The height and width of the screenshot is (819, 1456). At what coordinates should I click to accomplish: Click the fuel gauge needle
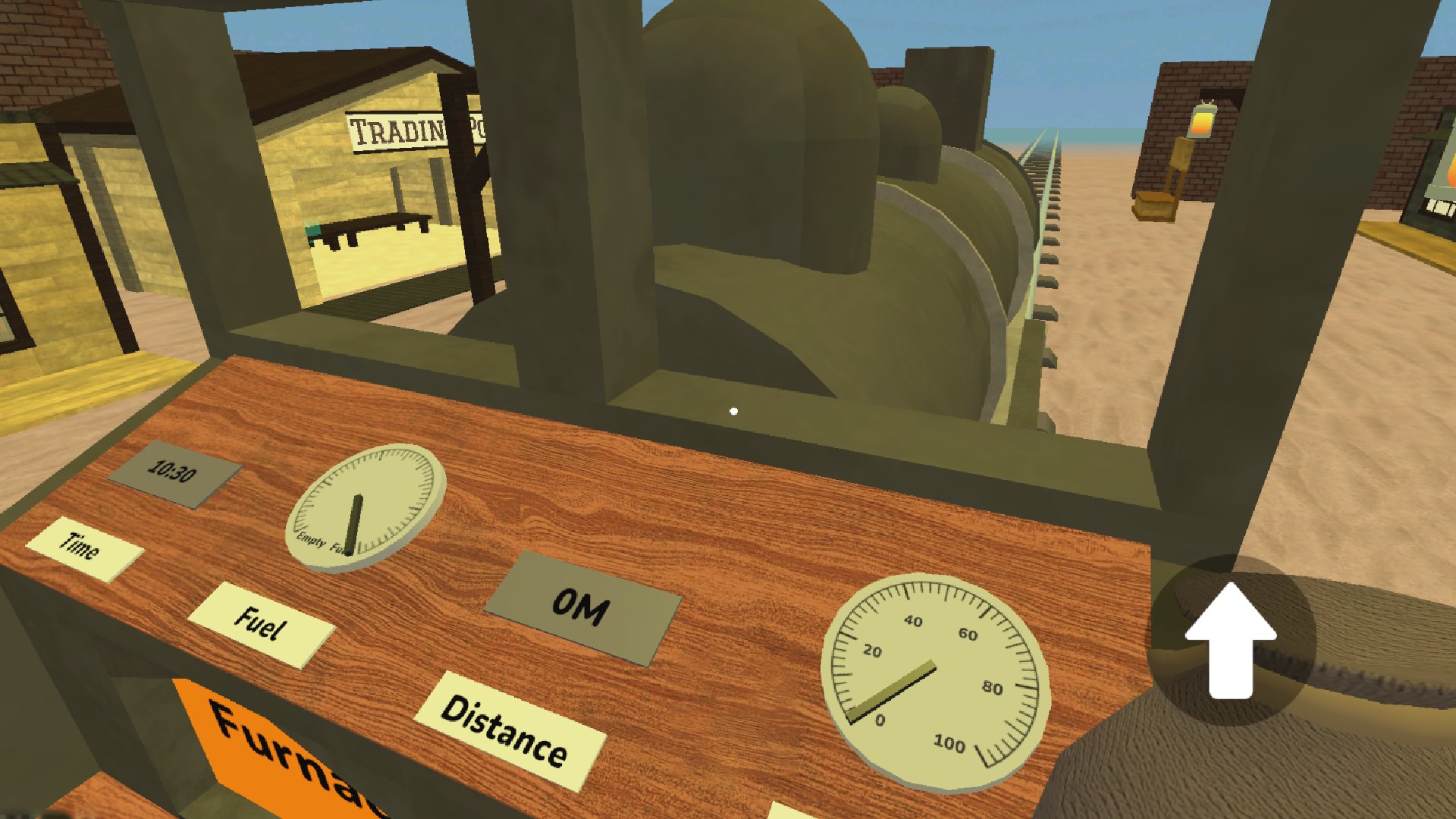(x=355, y=523)
